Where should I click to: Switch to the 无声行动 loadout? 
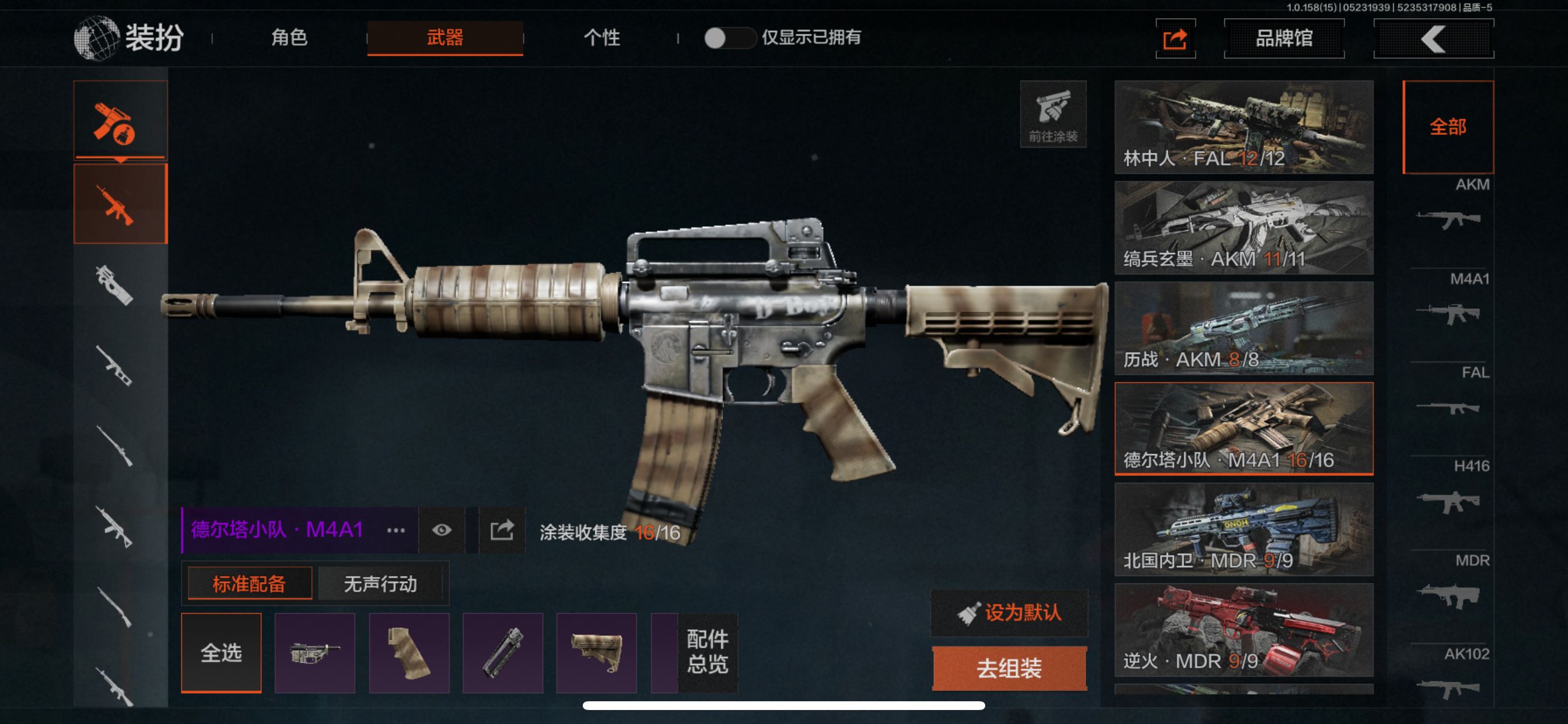380,584
